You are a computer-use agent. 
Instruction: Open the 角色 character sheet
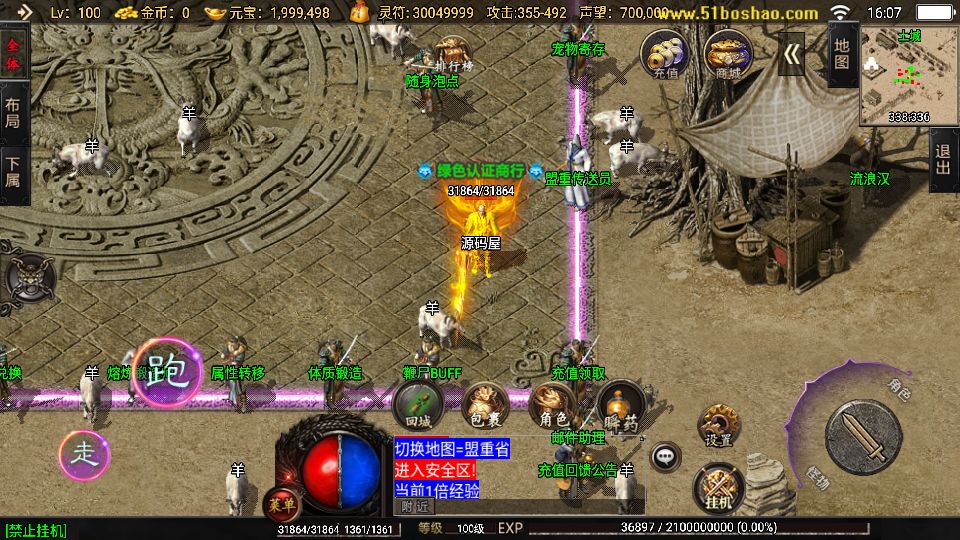coord(553,404)
